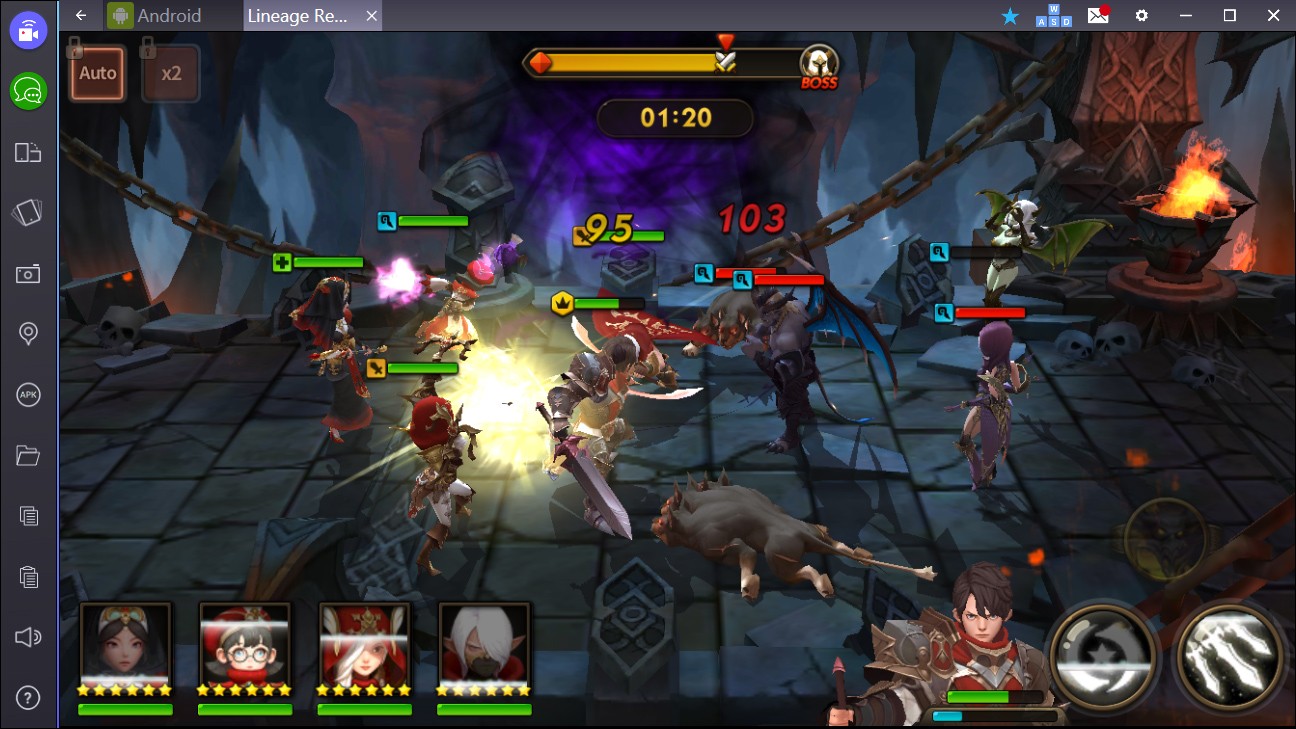The height and width of the screenshot is (729, 1296).
Task: Take a screenshot using the sidebar camera icon
Action: [28, 273]
